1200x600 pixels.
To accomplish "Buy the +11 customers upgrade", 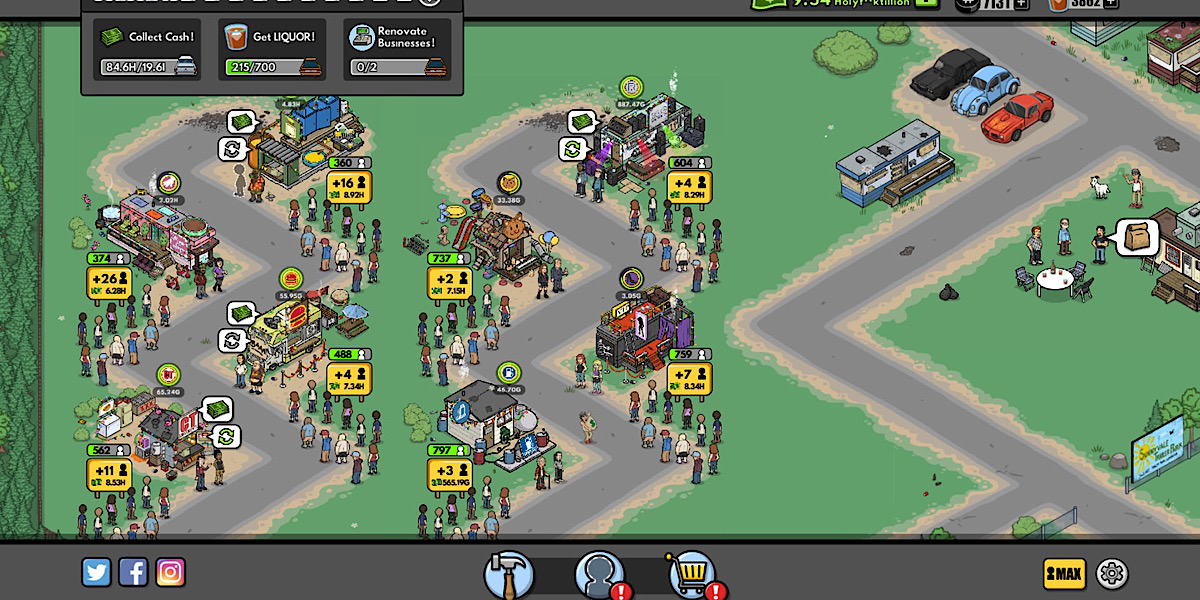I will (x=109, y=475).
